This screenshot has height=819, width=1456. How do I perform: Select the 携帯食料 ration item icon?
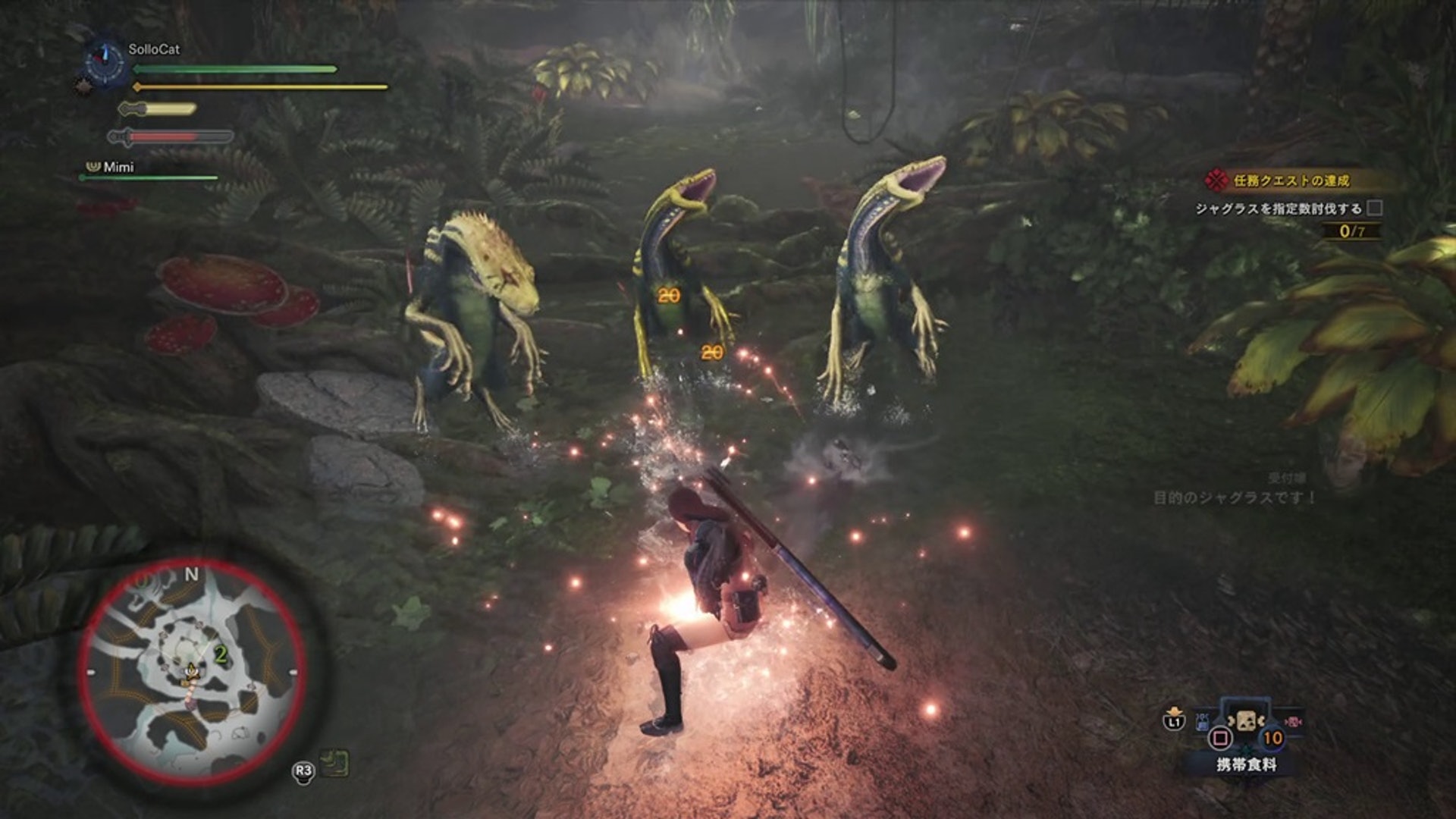(1244, 721)
